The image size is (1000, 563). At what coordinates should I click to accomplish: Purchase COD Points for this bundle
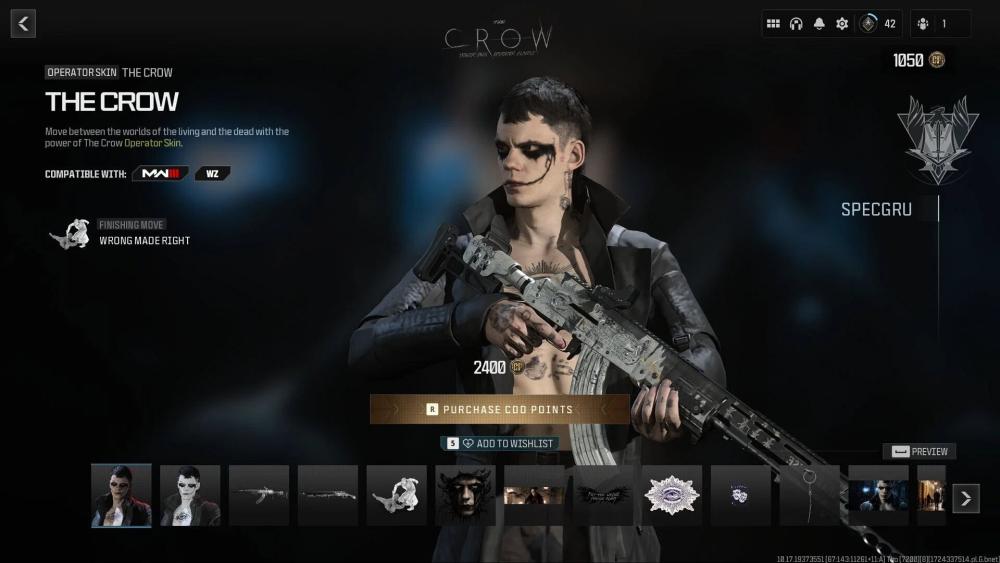point(500,409)
